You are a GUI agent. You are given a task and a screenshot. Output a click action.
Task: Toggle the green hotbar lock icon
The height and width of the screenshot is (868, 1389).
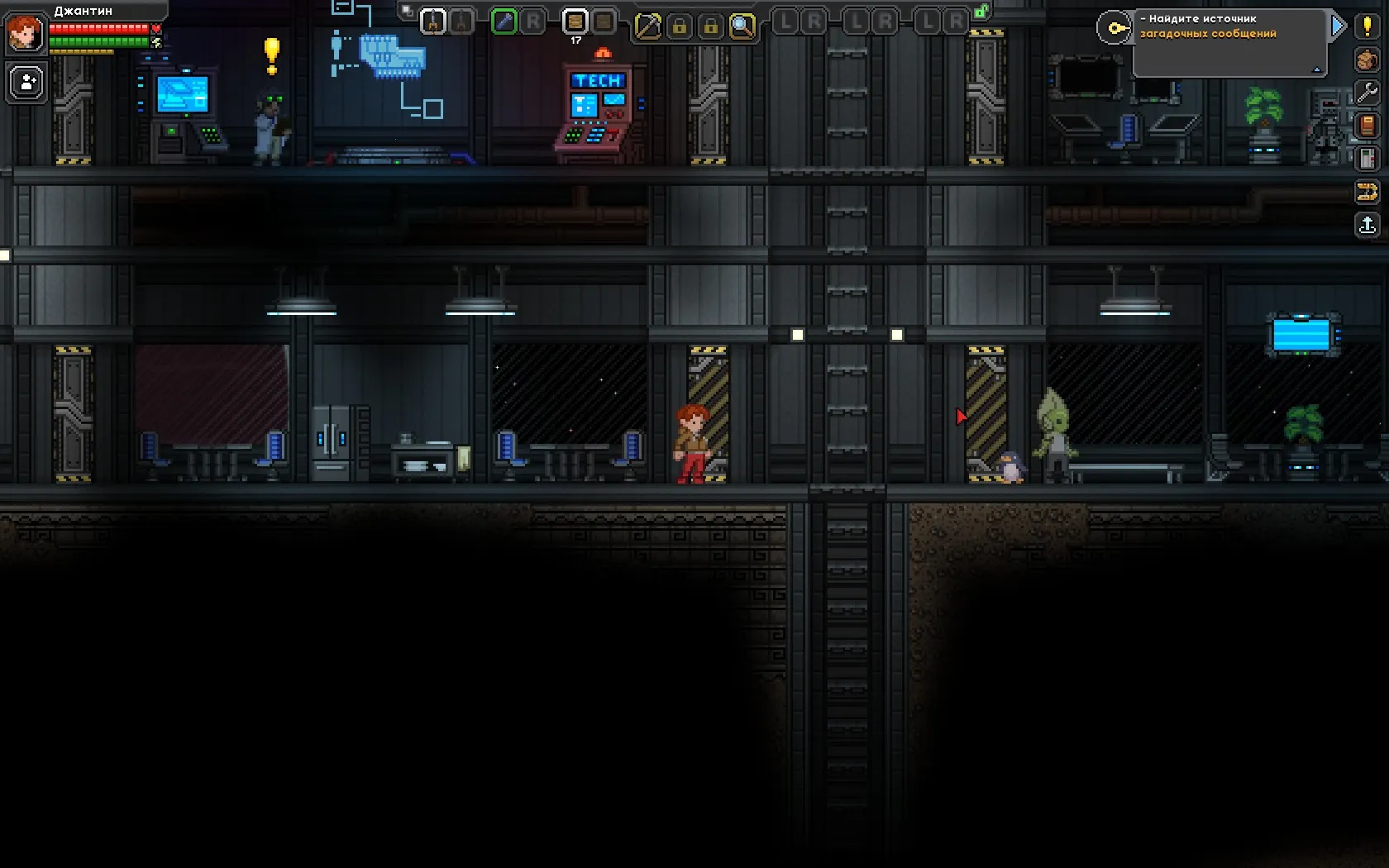point(981,12)
